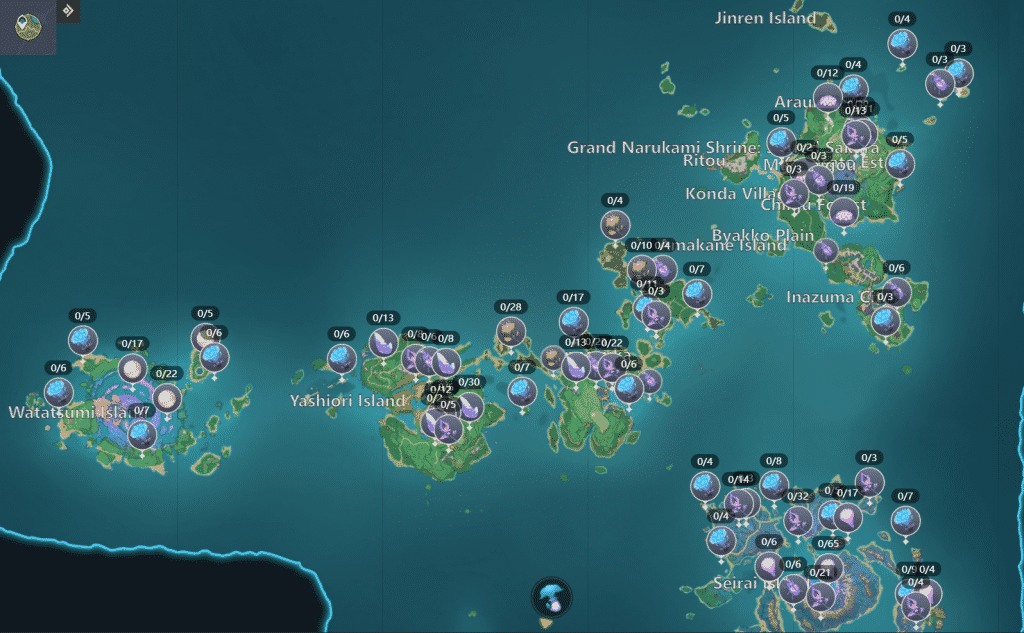The image size is (1024, 633).
Task: Choose the 0/28 sand-colored cluster marker
Action: (511, 331)
